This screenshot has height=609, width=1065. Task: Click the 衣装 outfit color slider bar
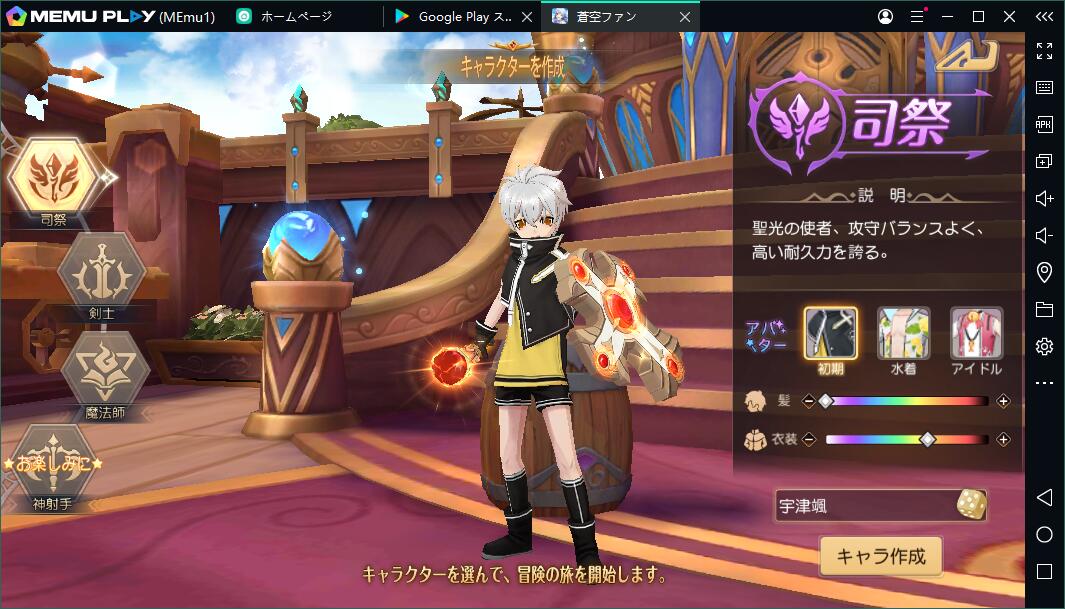coord(906,439)
